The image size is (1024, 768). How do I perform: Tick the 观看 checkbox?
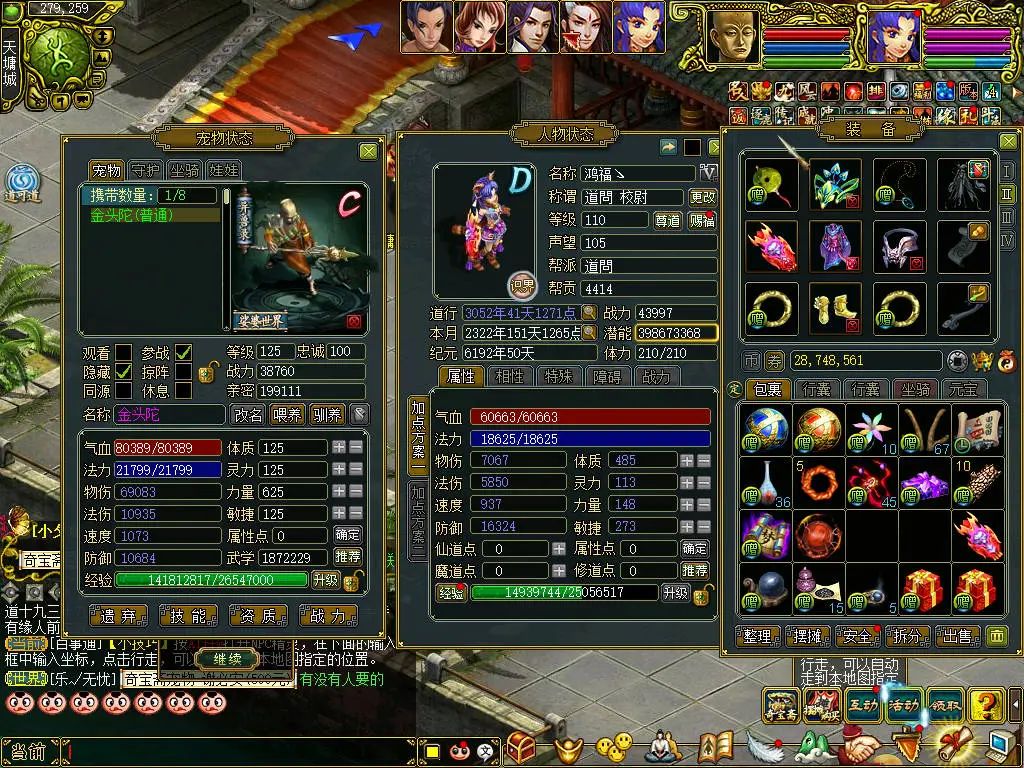123,352
